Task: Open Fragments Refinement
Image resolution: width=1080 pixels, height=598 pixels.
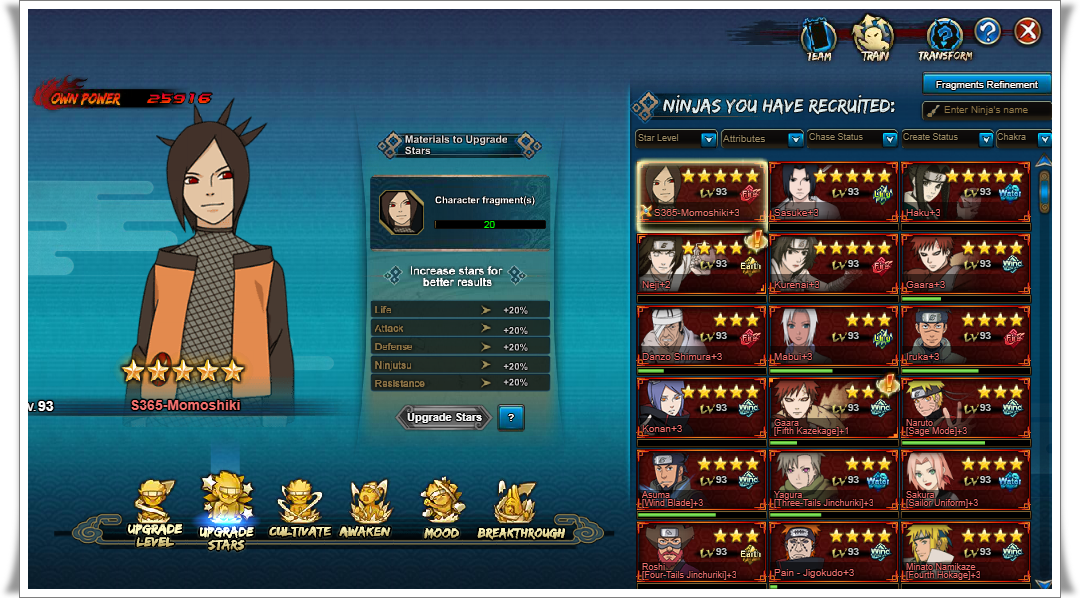Action: 986,85
